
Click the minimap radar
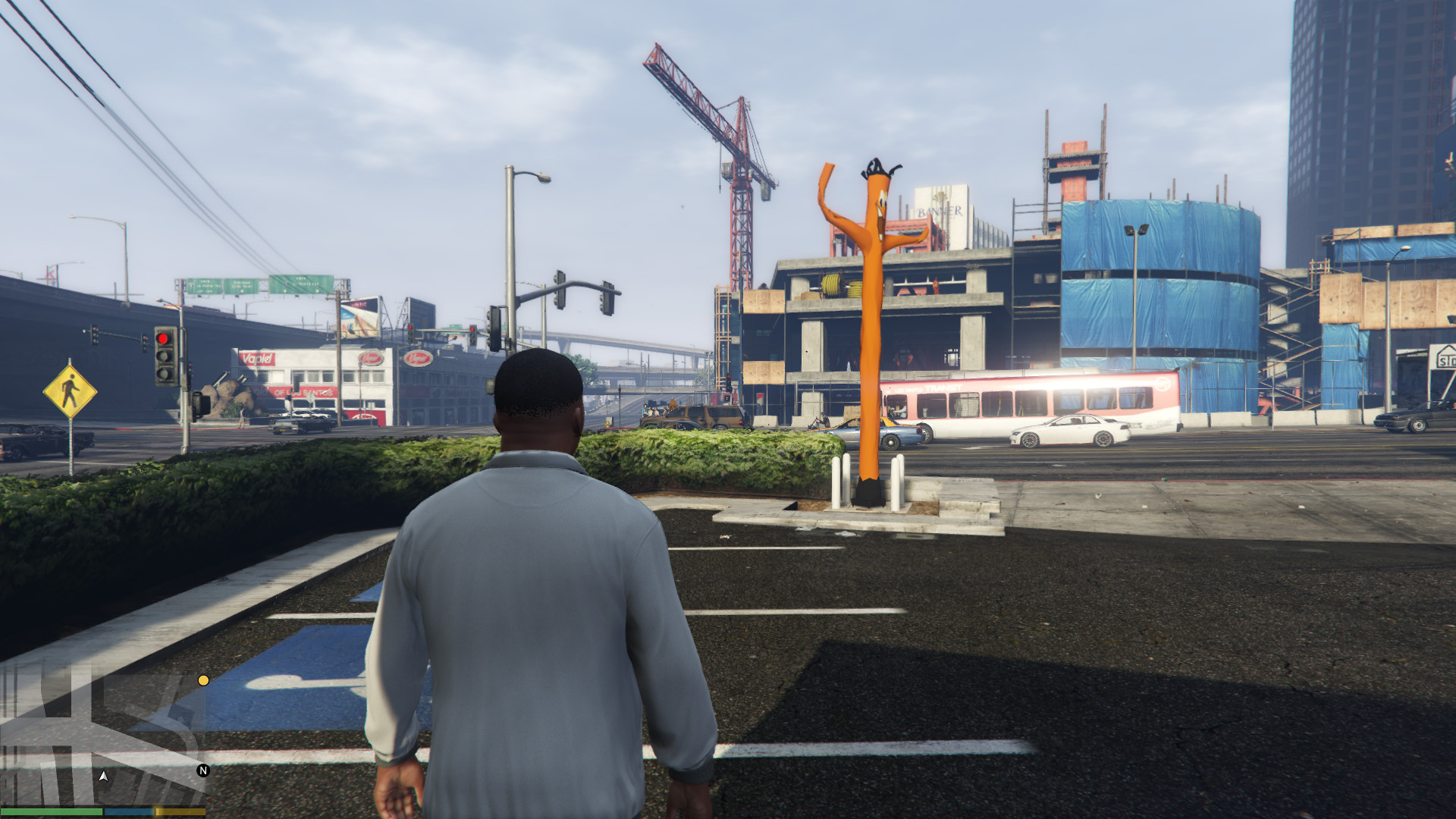[103, 734]
